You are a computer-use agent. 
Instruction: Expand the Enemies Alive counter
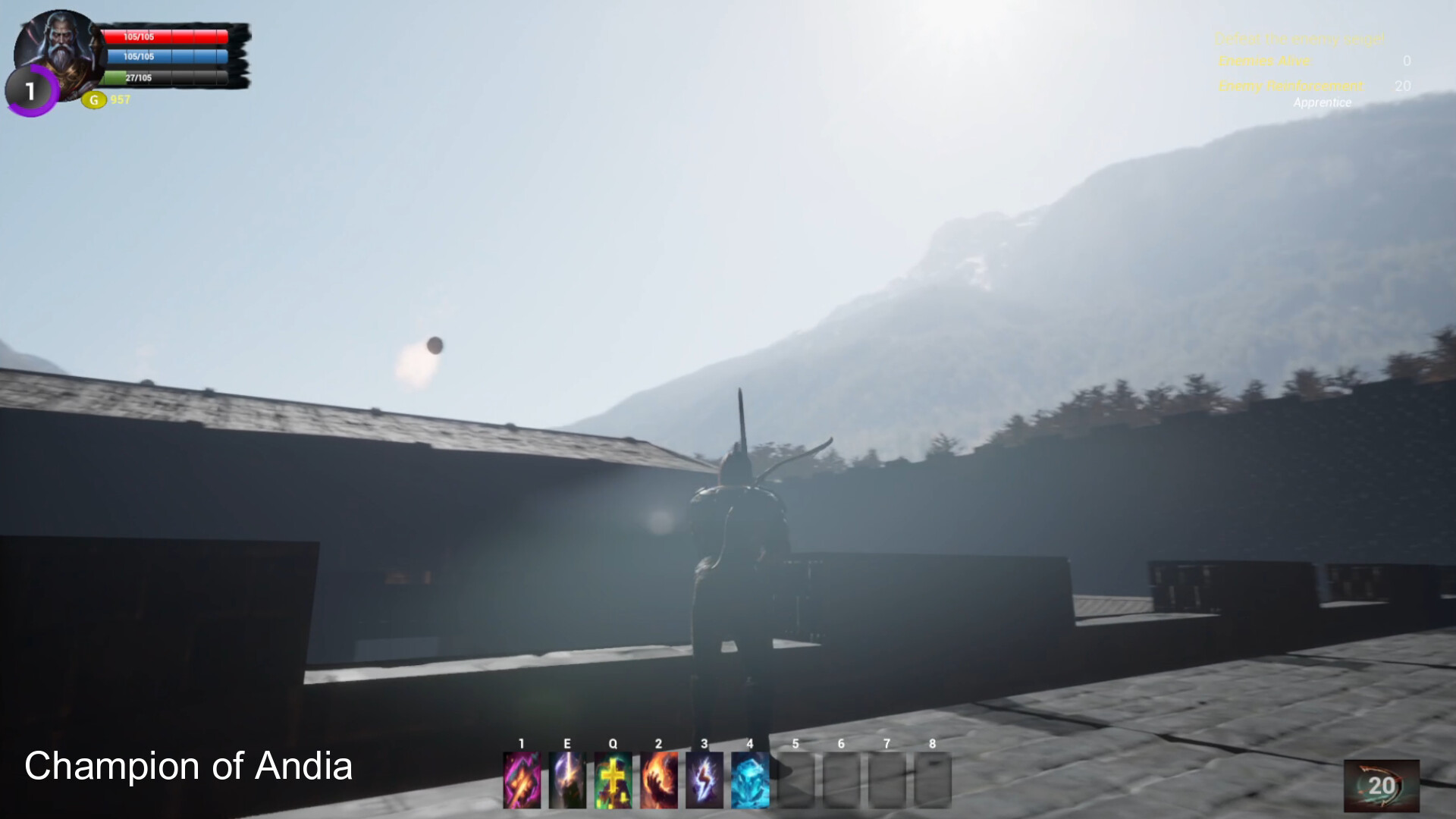pos(1265,61)
